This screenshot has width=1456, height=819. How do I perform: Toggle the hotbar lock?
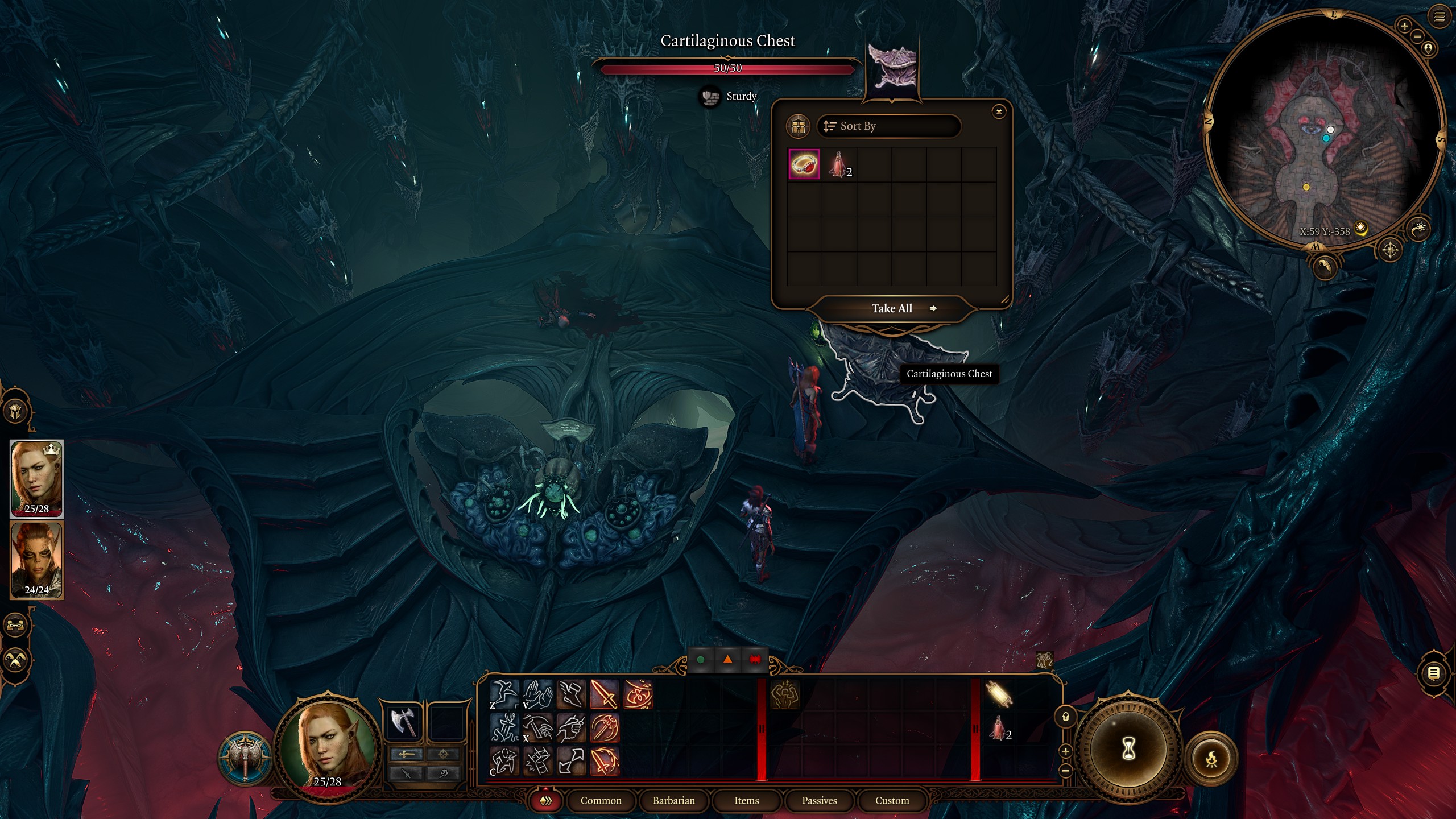pyautogui.click(x=1066, y=717)
